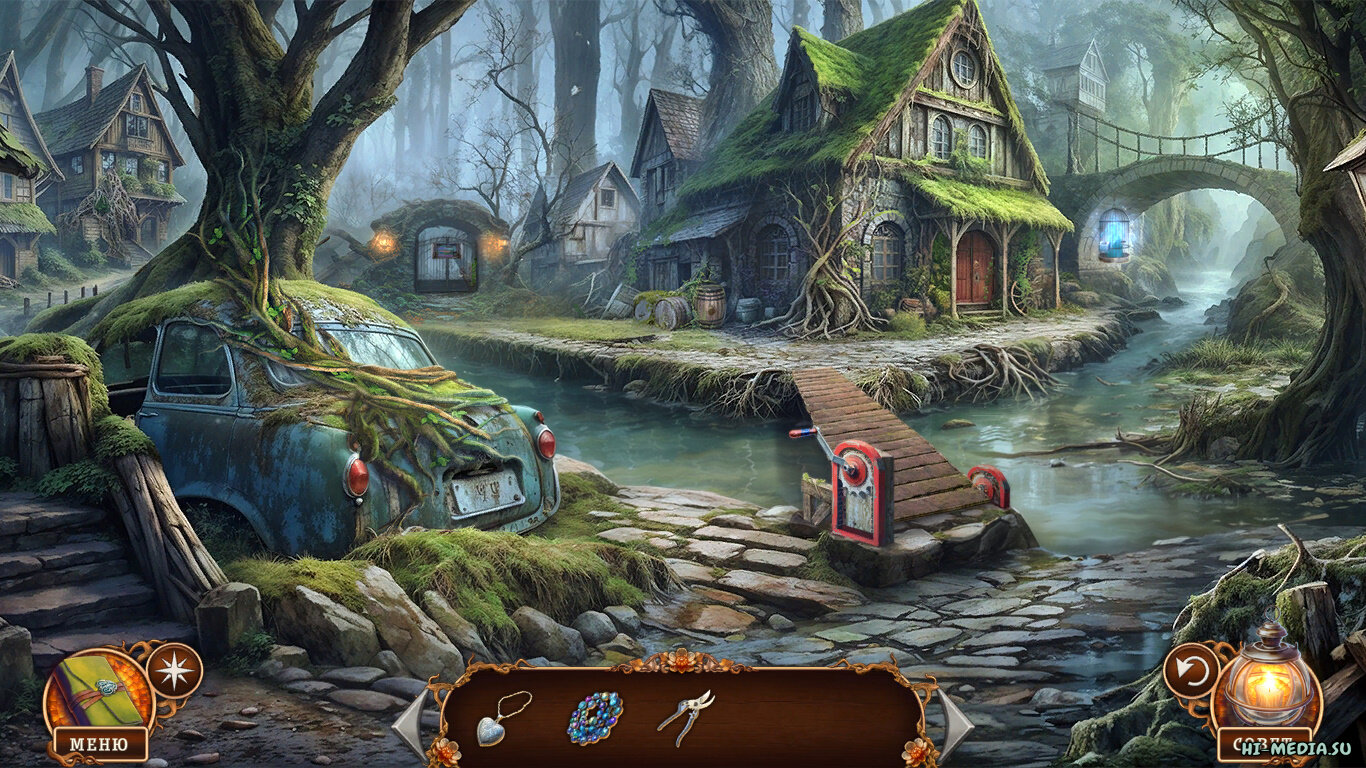Screen dimensions: 1366x768
Task: Open the МЕНЮ button
Action: tap(96, 744)
